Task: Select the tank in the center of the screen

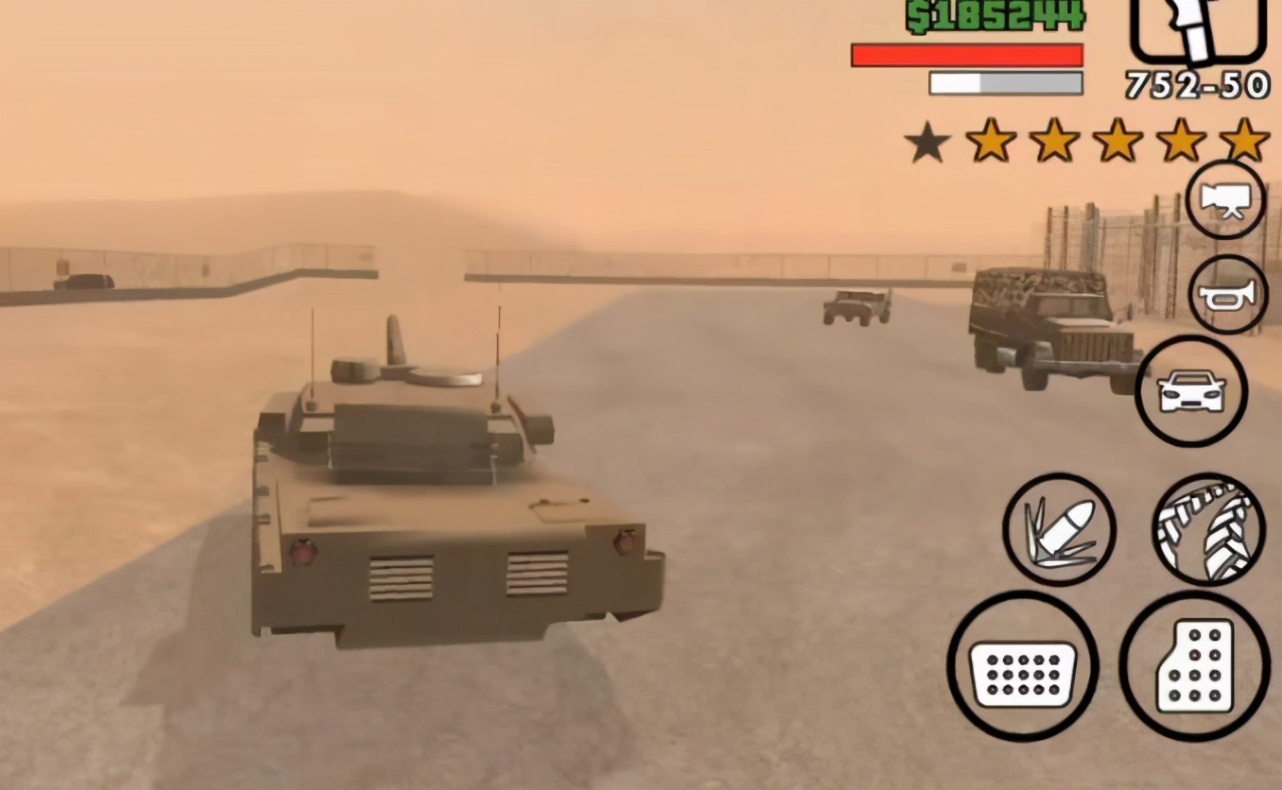Action: coord(450,480)
